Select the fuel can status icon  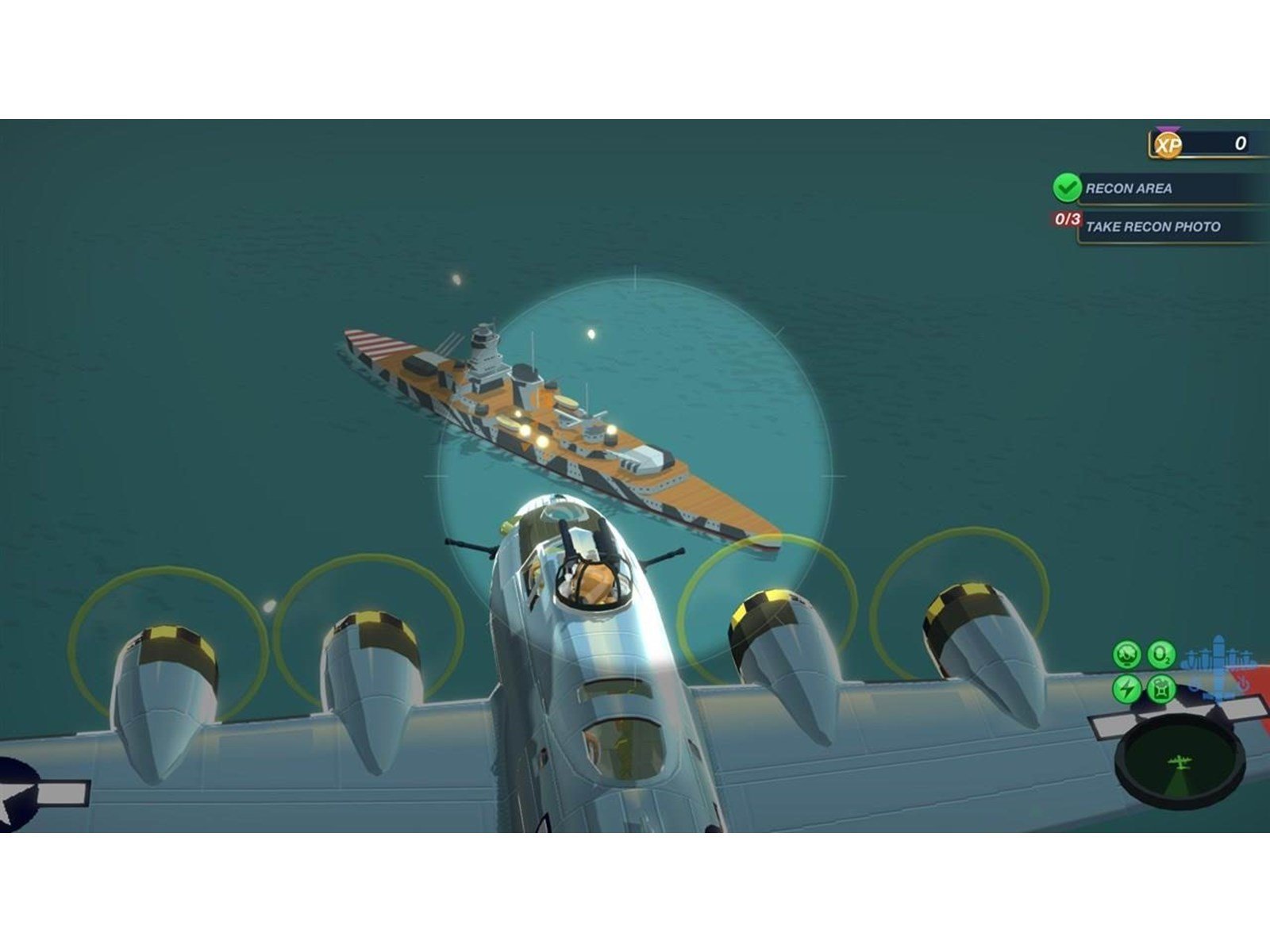coord(1162,689)
